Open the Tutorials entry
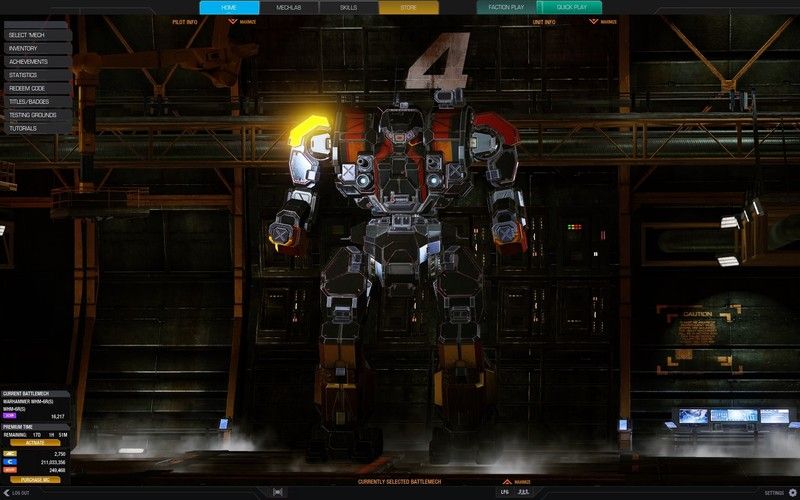Screen dimensions: 800x500 [x=36, y=128]
